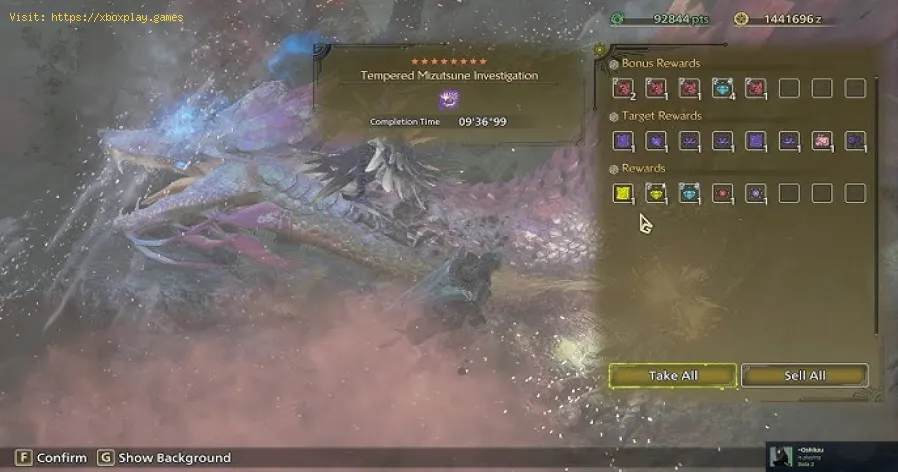Screen dimensions: 898x472
Task: Select the pink item in Target Rewards
Action: point(822,141)
